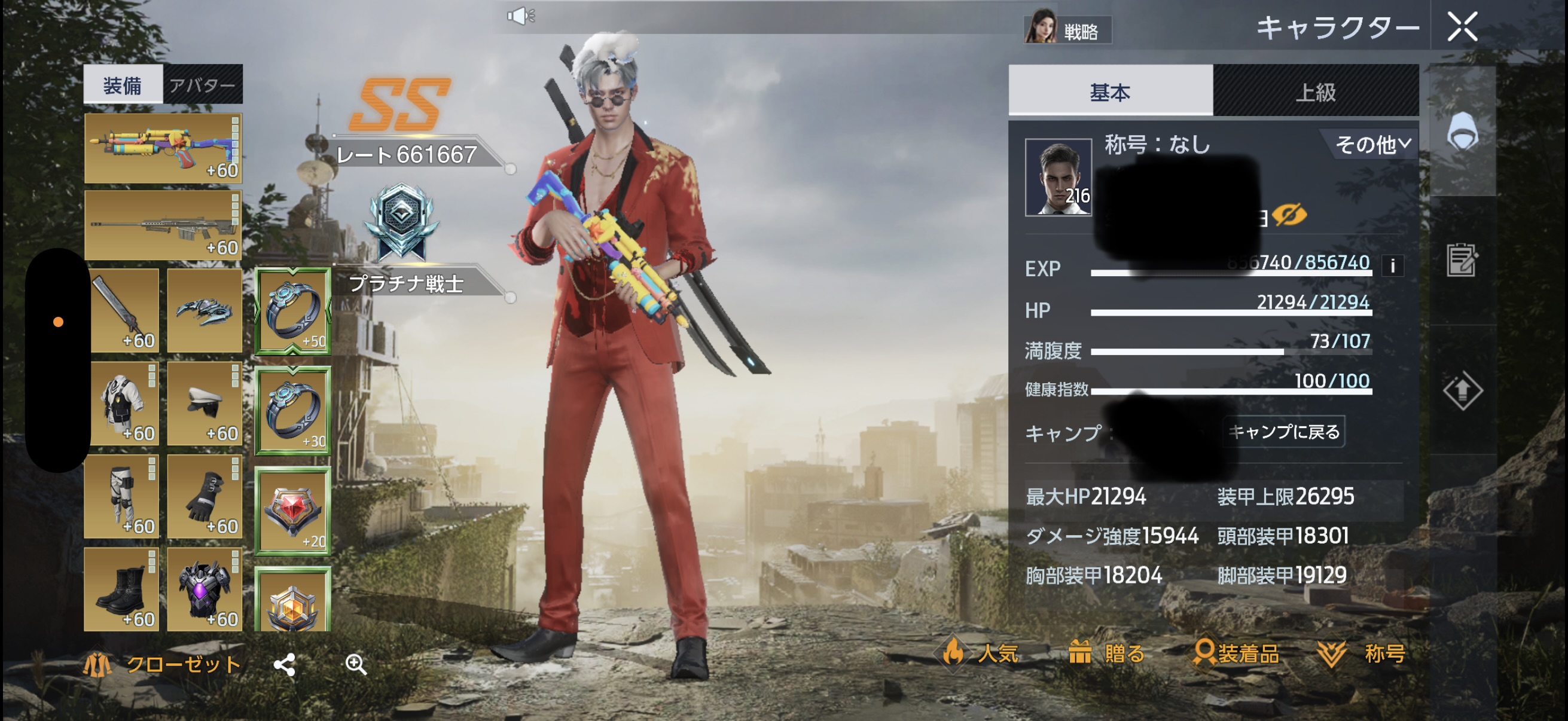Open the 人気 popularity button

click(x=980, y=653)
